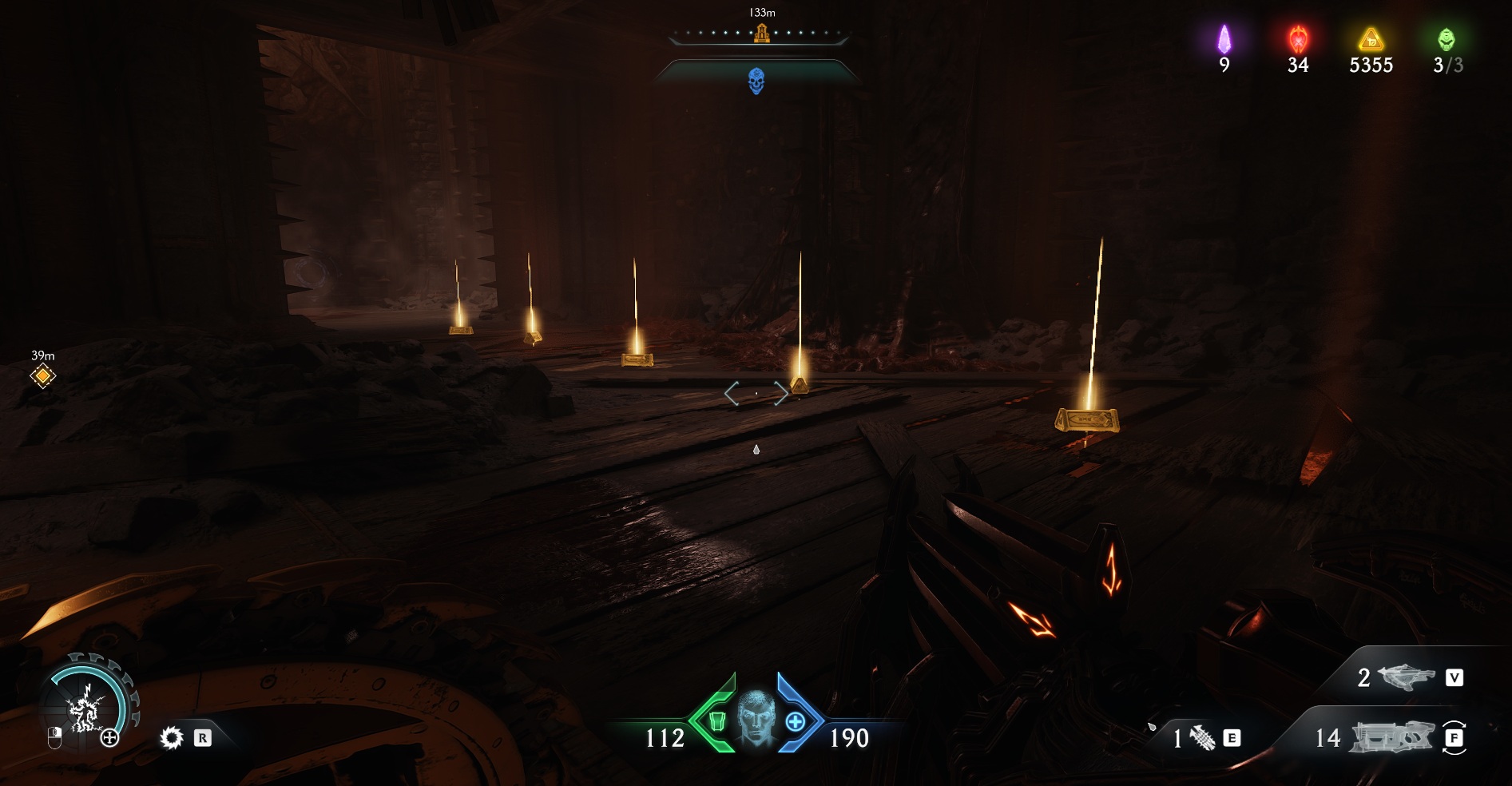Select the green armor icon
This screenshot has height=786, width=1512.
point(717,722)
